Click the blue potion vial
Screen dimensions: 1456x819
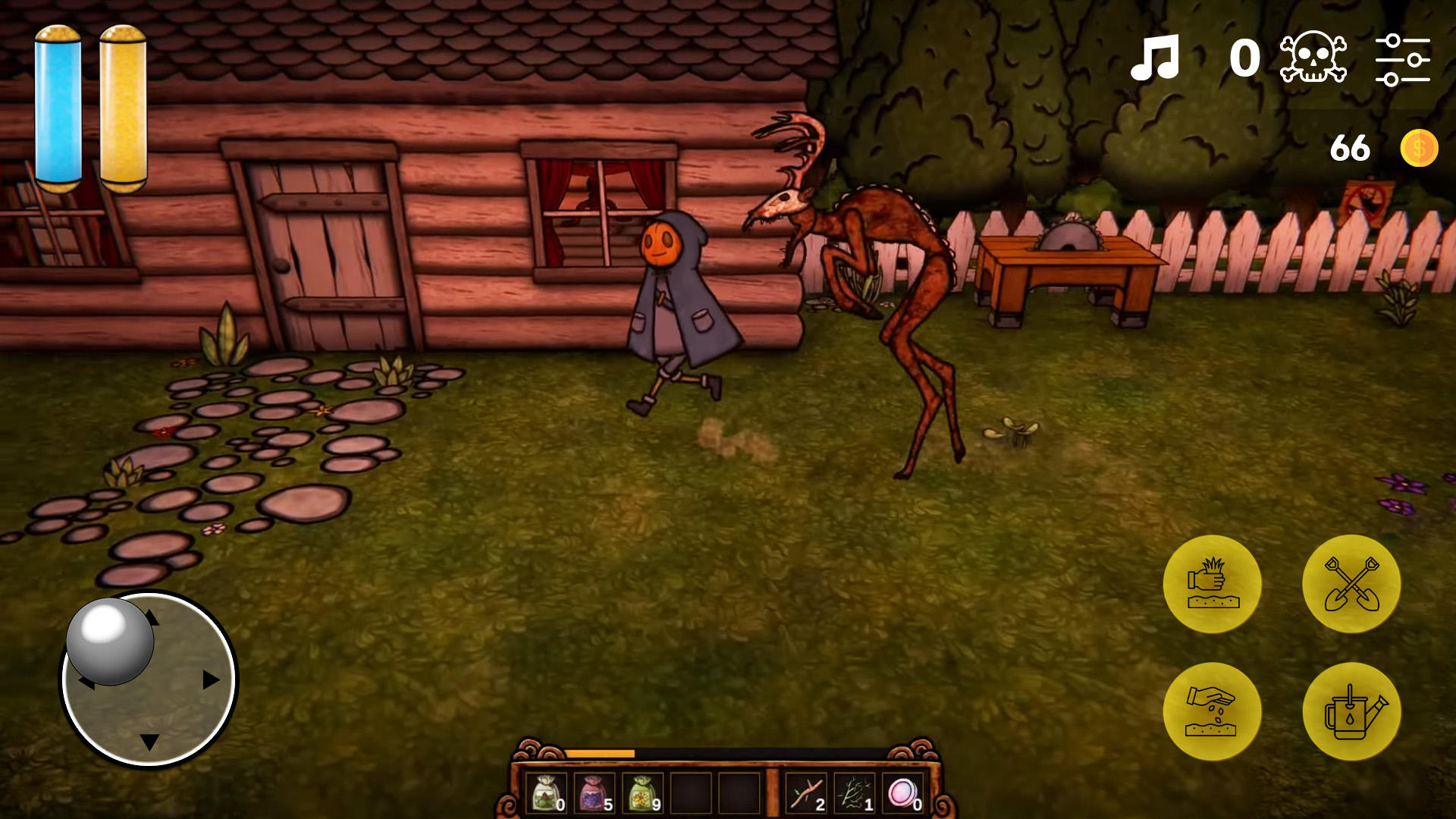(59, 106)
